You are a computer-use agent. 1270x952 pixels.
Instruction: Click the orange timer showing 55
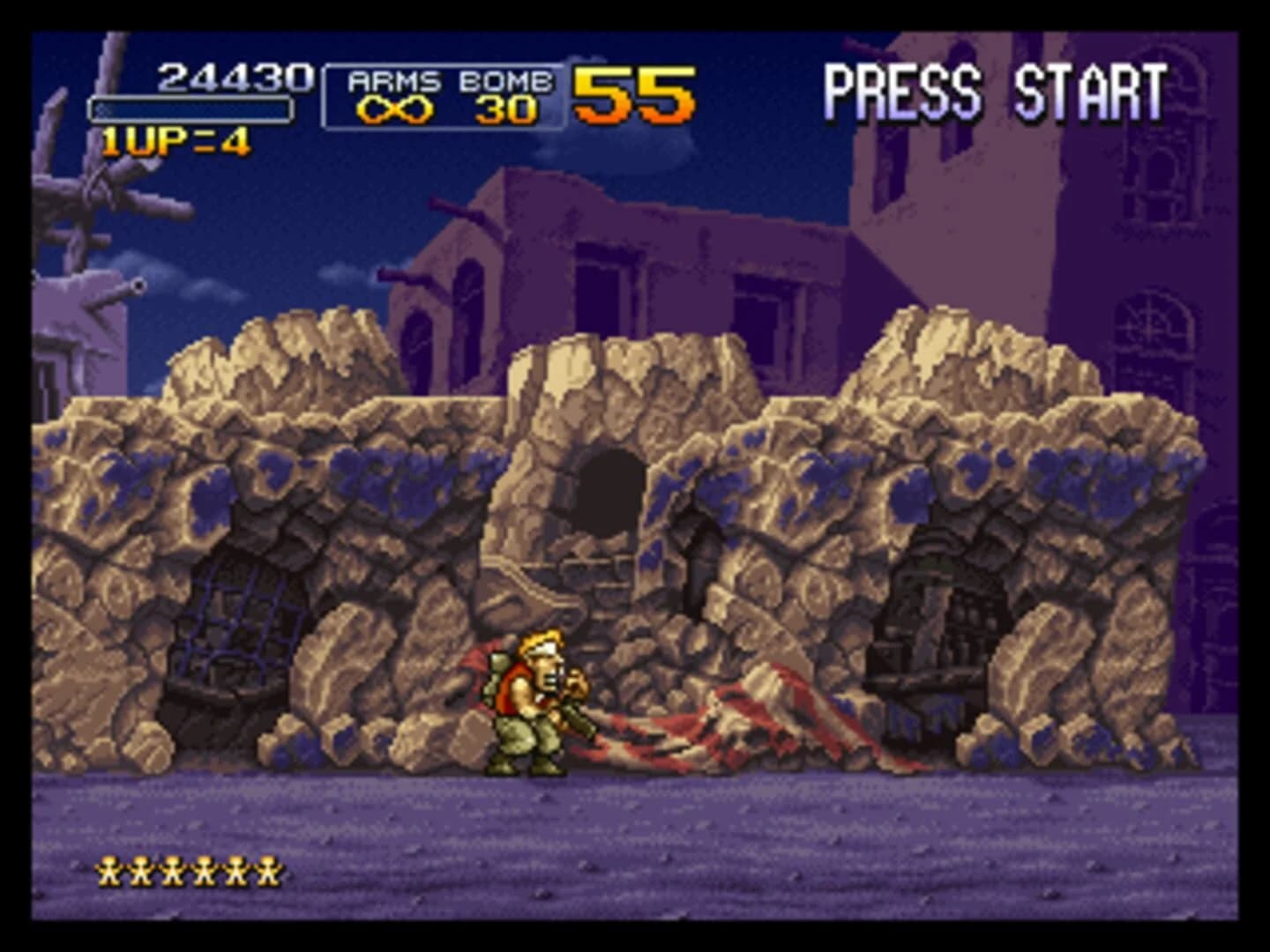[631, 93]
